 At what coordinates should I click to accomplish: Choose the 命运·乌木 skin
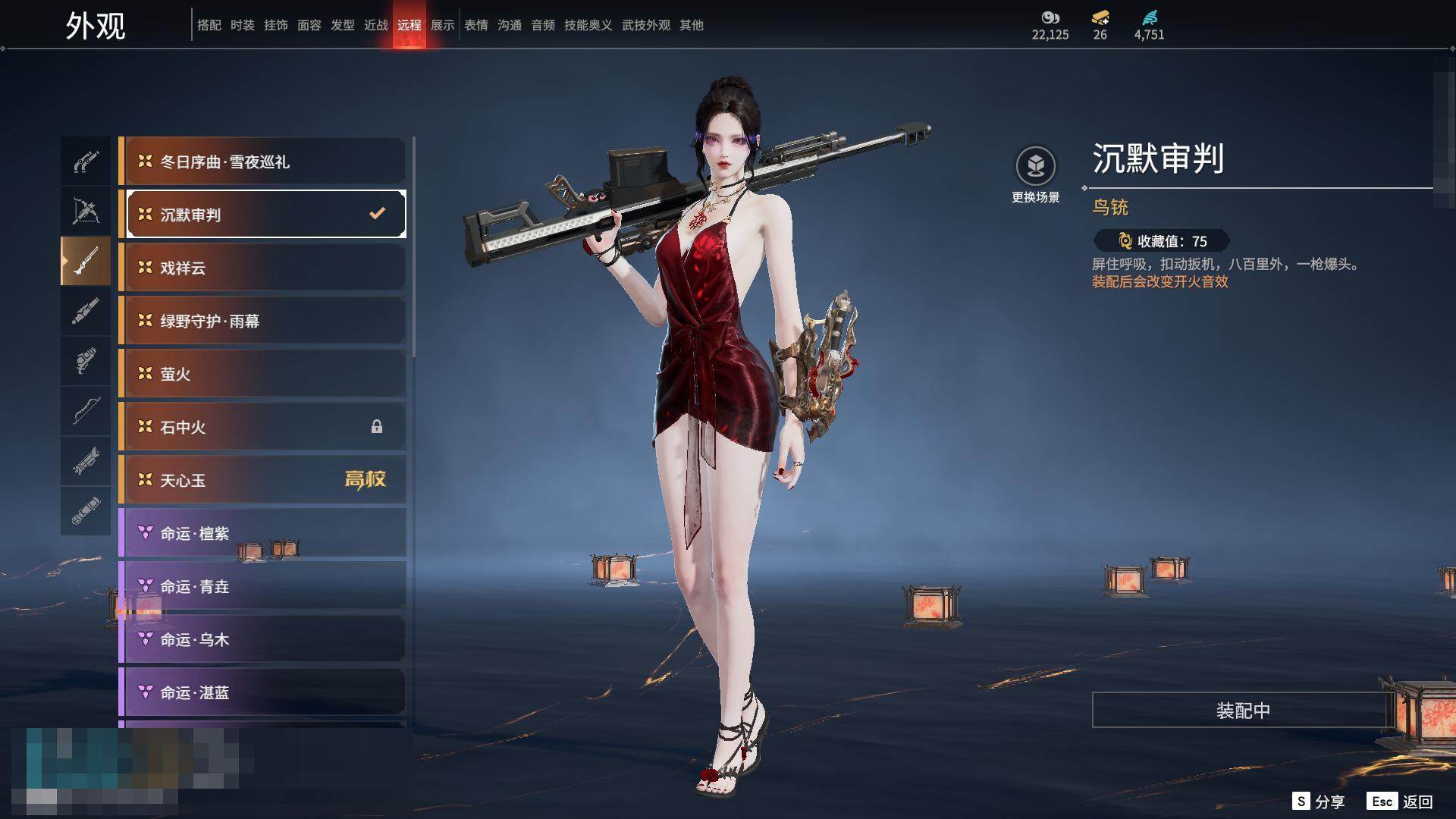(x=262, y=639)
